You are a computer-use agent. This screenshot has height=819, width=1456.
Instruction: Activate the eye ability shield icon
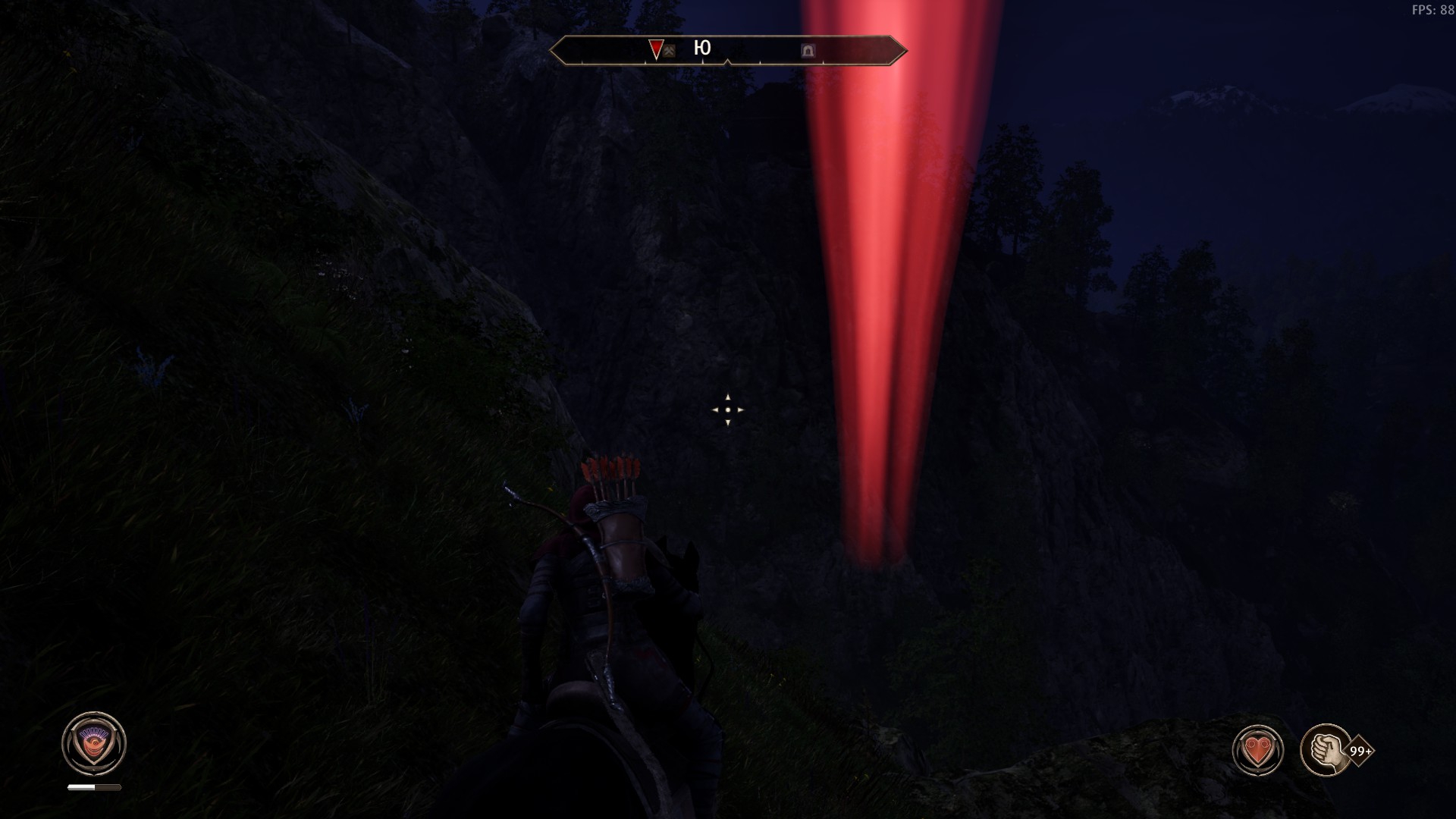[94, 743]
